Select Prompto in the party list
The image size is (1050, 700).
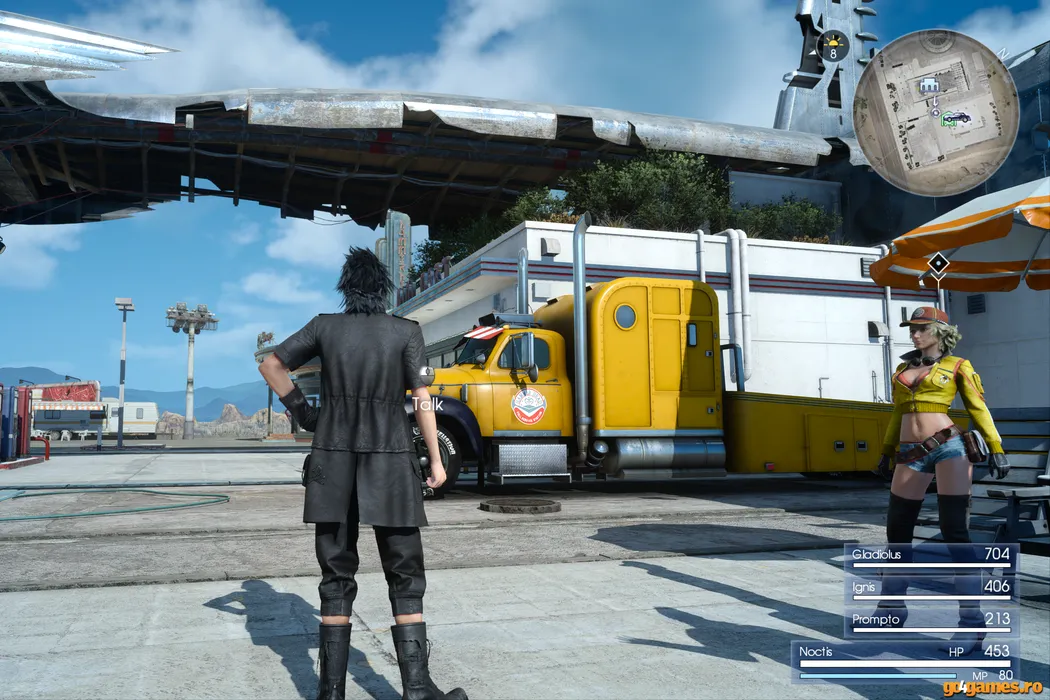click(x=931, y=621)
